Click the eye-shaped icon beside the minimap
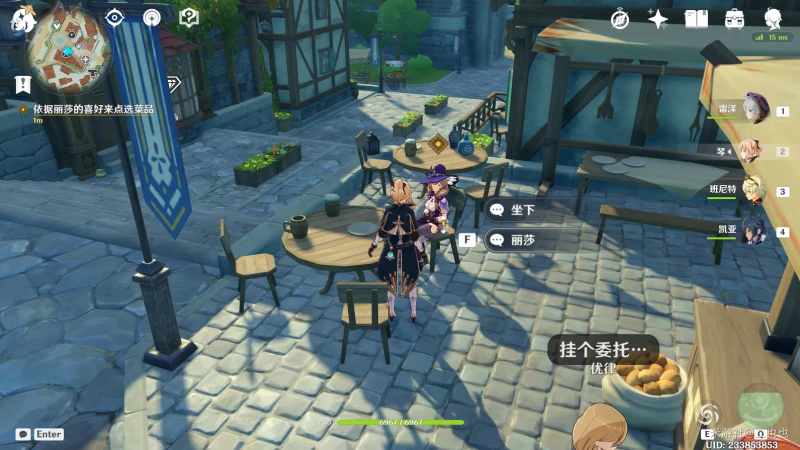 coord(115,17)
